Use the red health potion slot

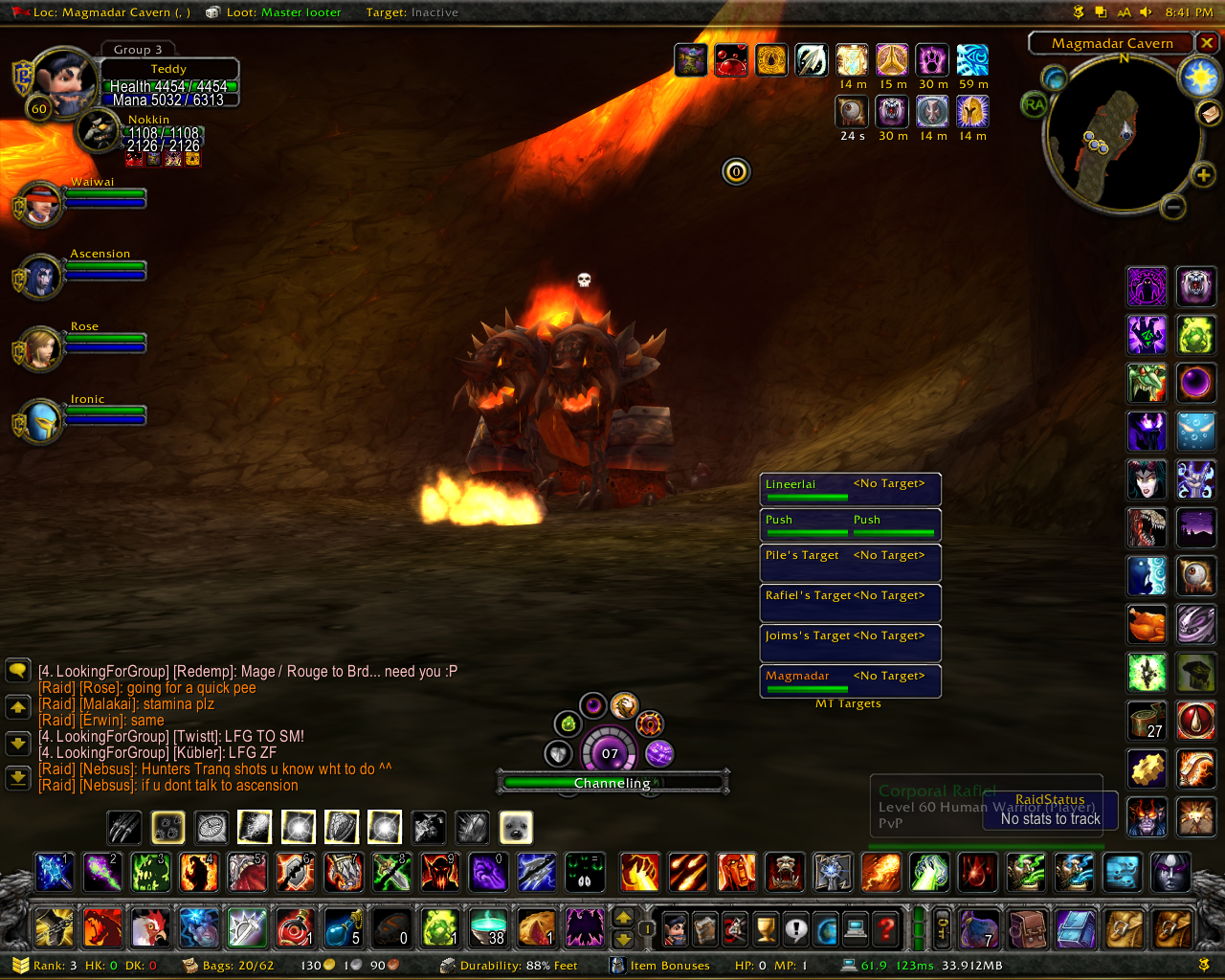[x=295, y=927]
